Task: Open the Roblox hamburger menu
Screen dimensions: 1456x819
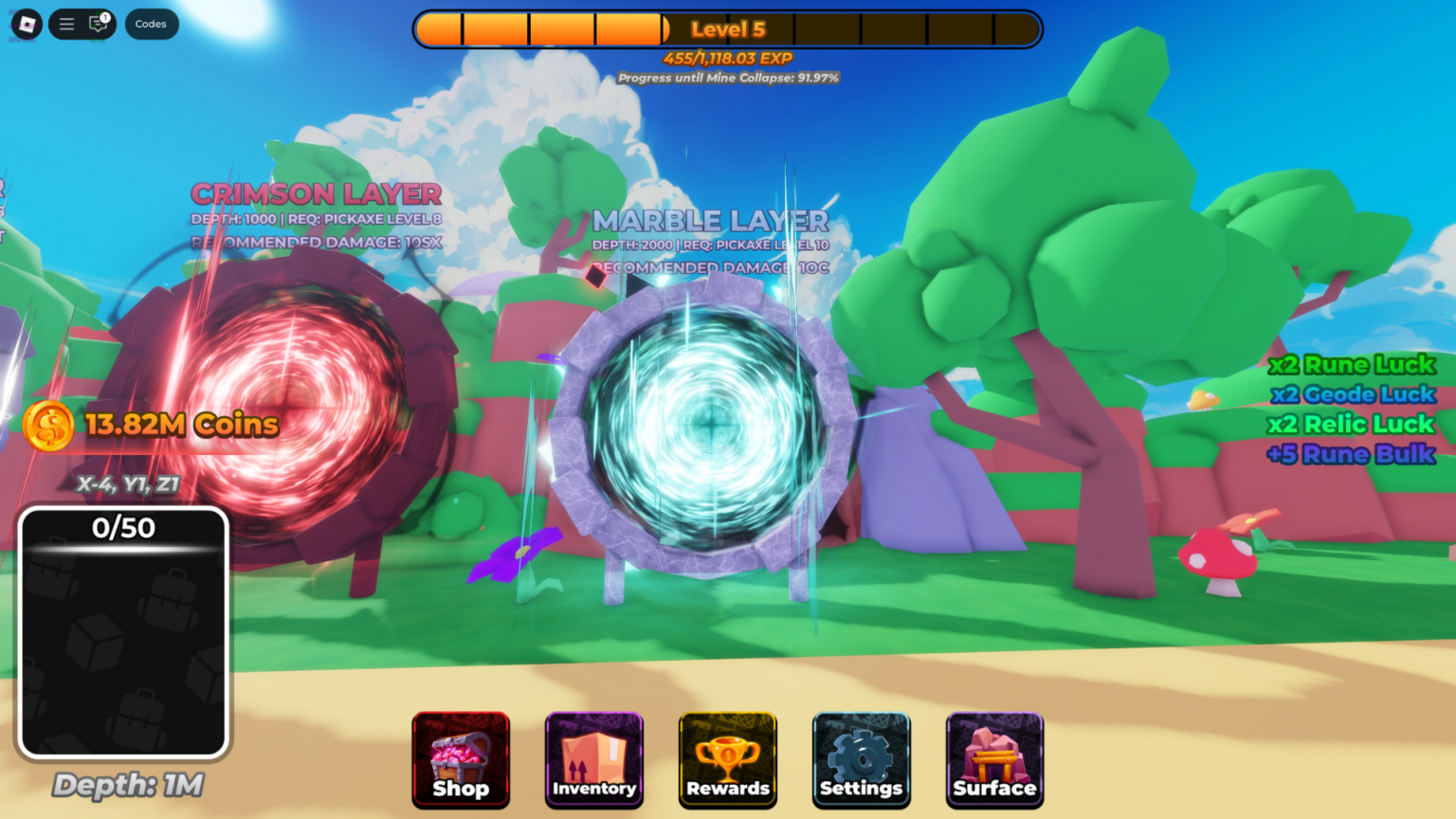Action: coord(65,25)
